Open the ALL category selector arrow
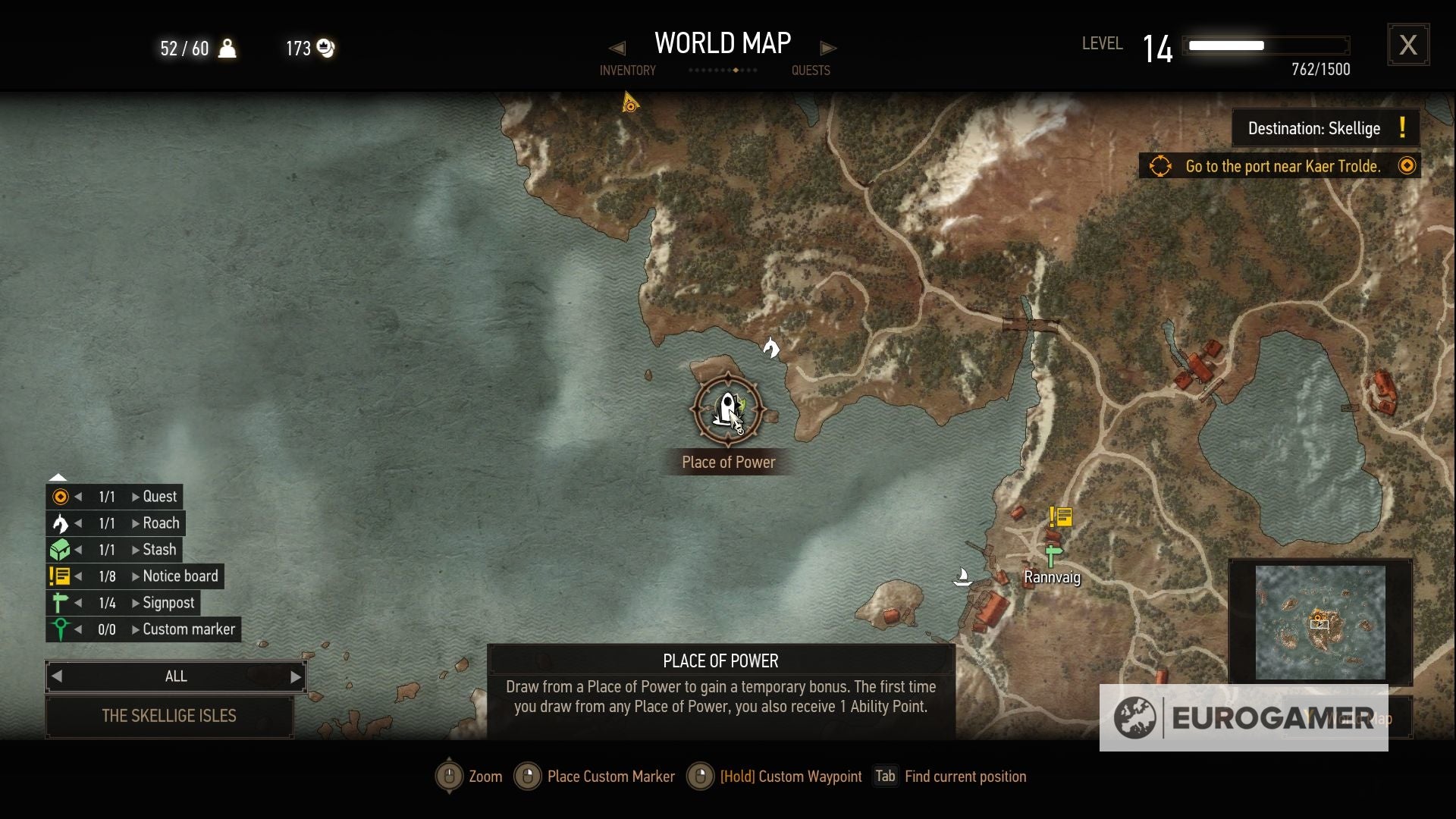 point(295,676)
